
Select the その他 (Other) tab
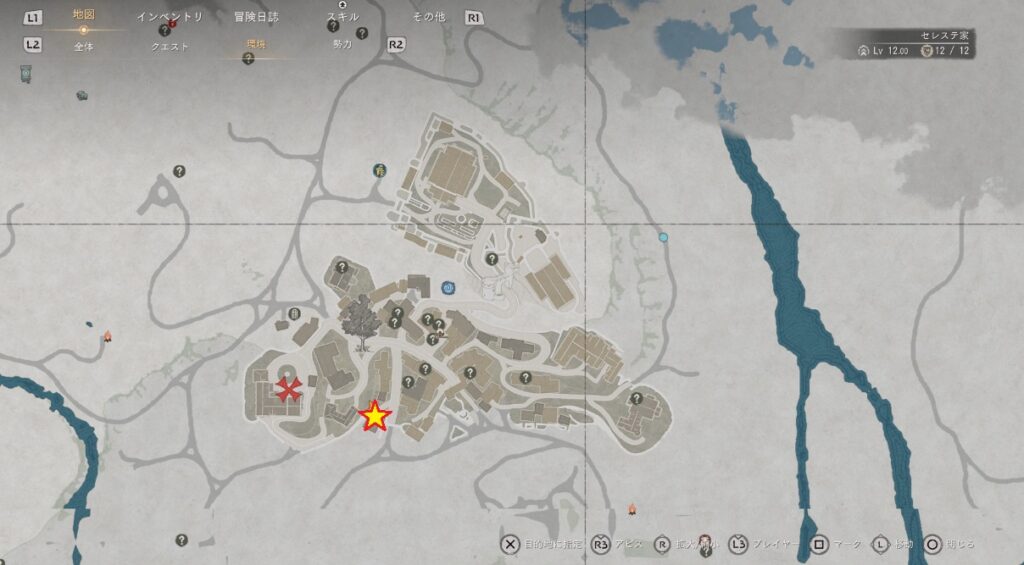pyautogui.click(x=428, y=17)
